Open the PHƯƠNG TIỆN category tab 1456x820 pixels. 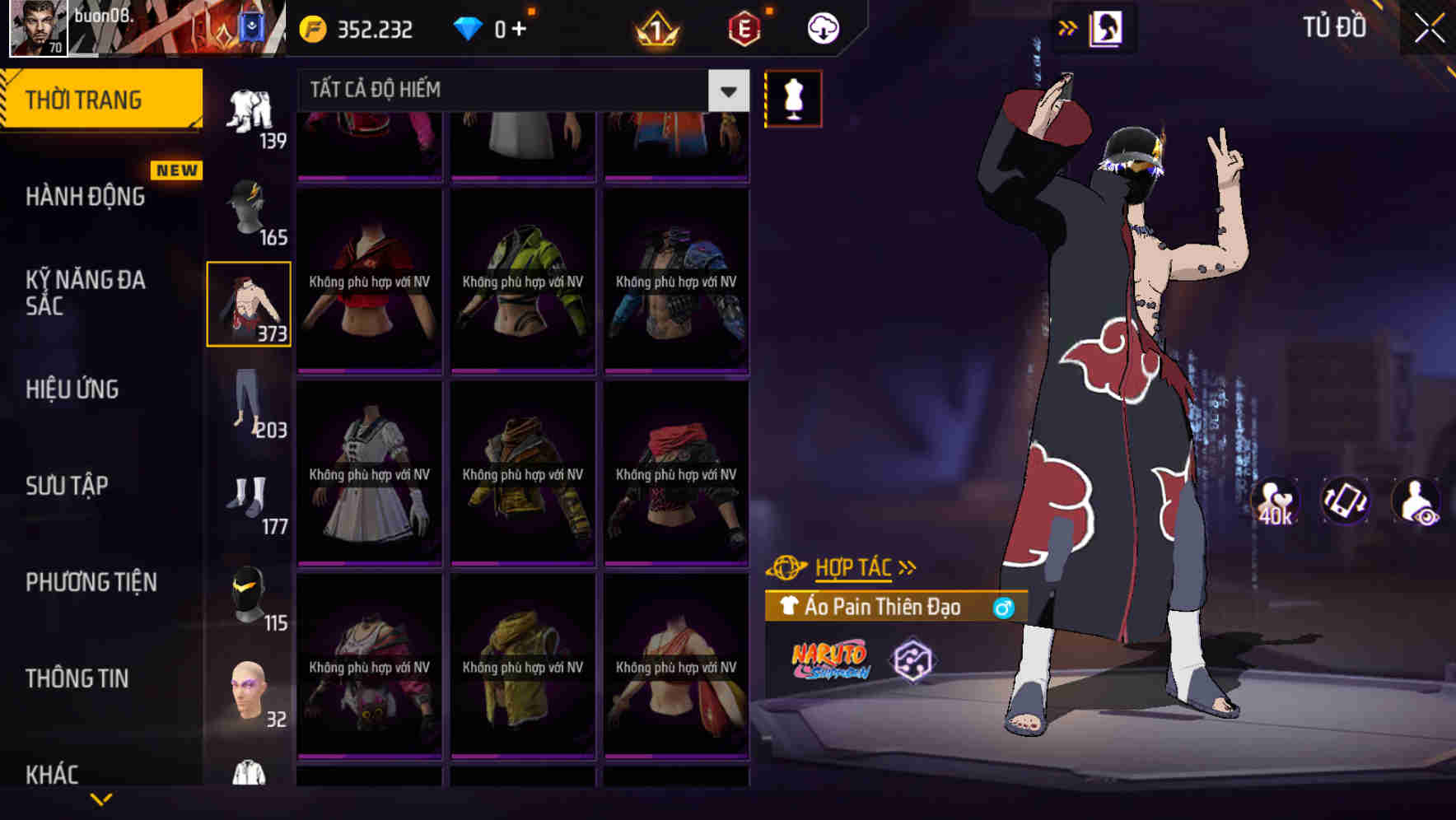coord(91,582)
